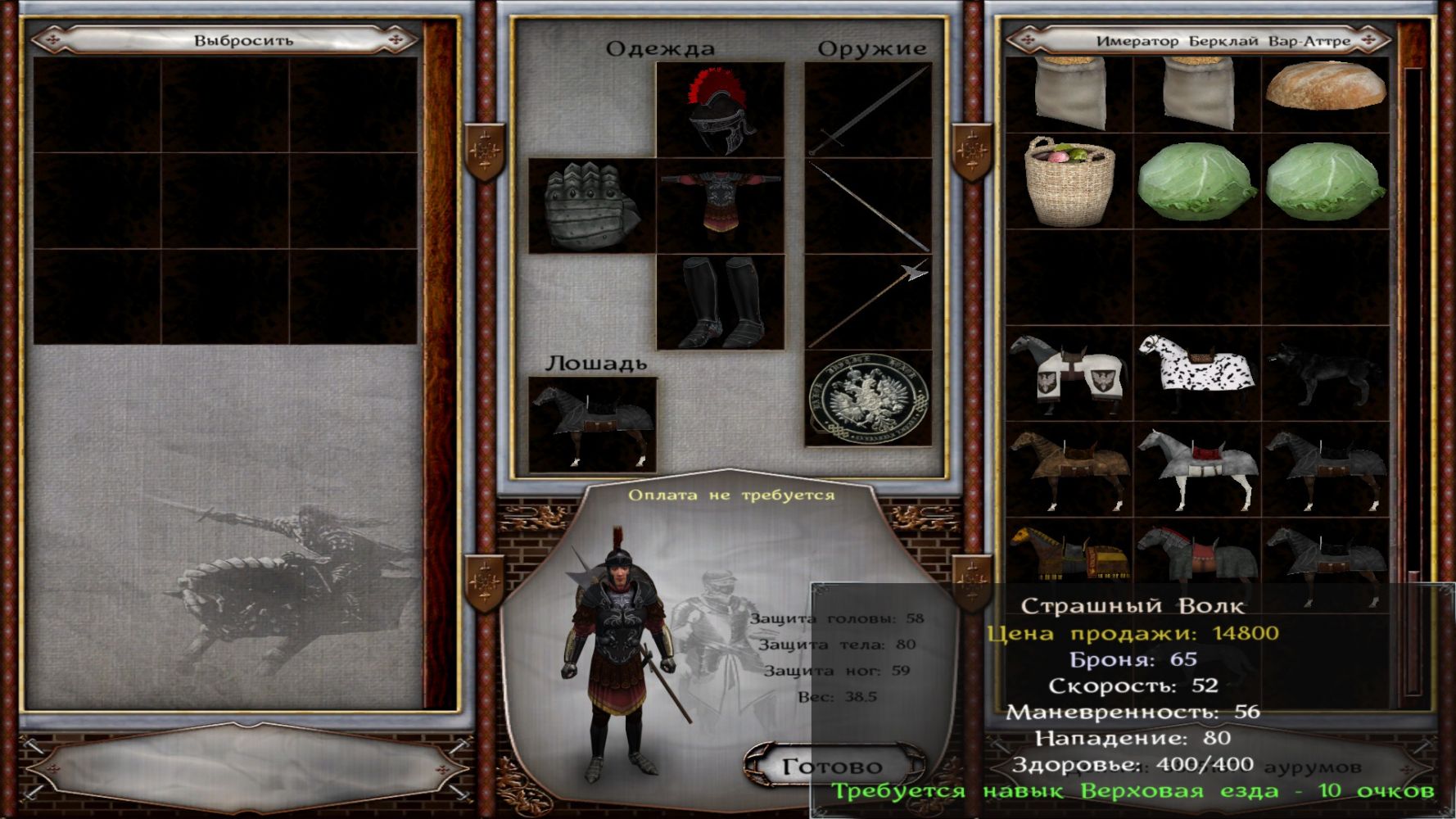Choose the spotted white horse
The height and width of the screenshot is (819, 1456).
click(1196, 373)
